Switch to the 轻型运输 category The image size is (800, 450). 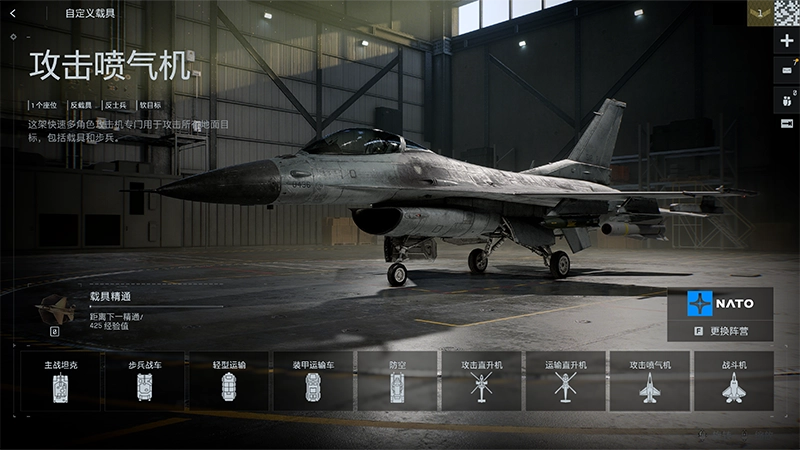229,380
